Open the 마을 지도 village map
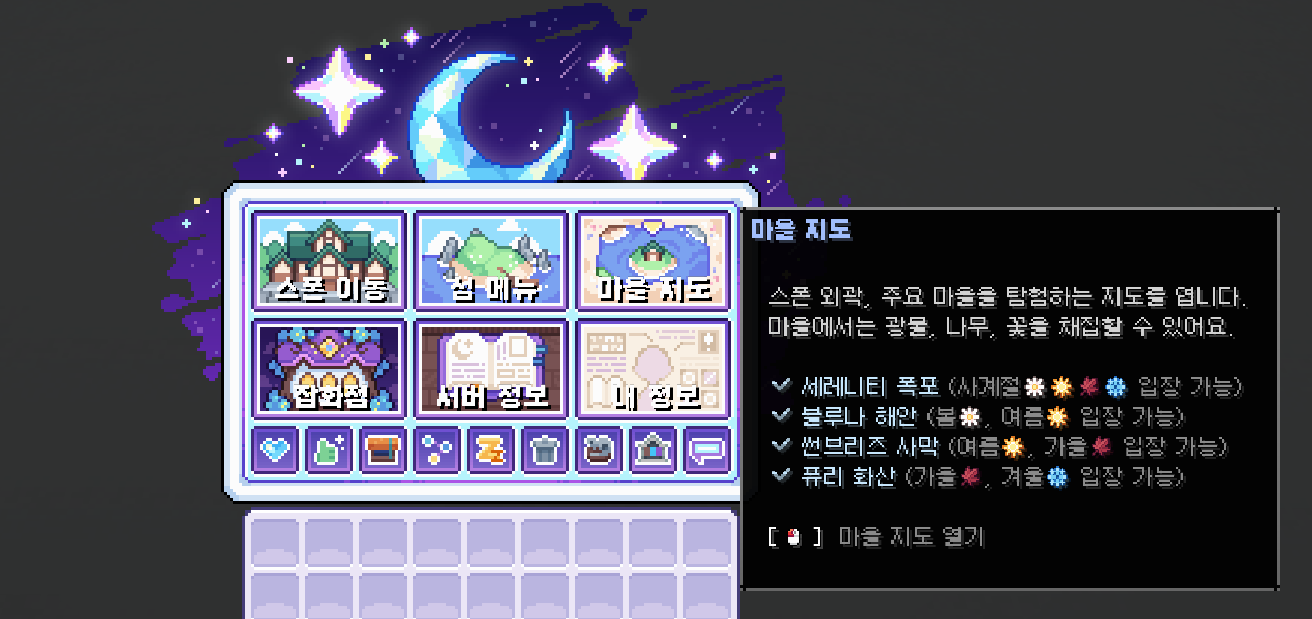The width and height of the screenshot is (1312, 619). tap(654, 260)
